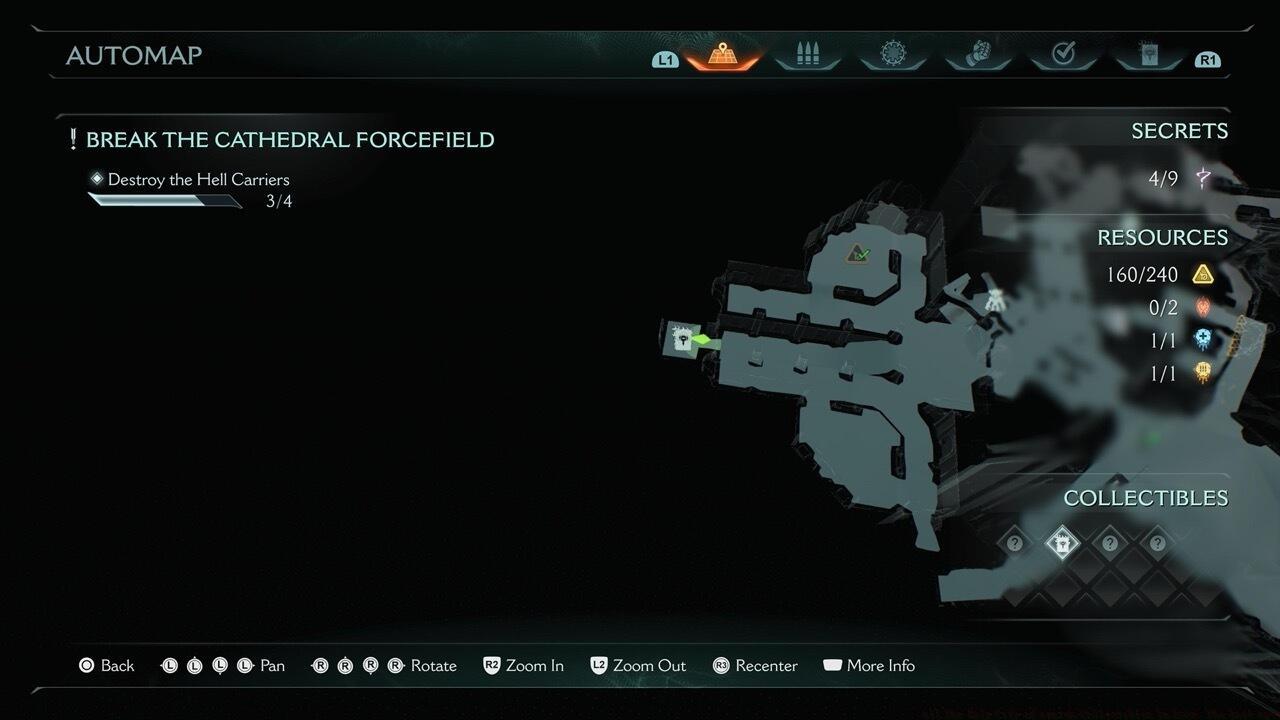
Task: Switch to the gauntlet fist tab
Action: (977, 55)
